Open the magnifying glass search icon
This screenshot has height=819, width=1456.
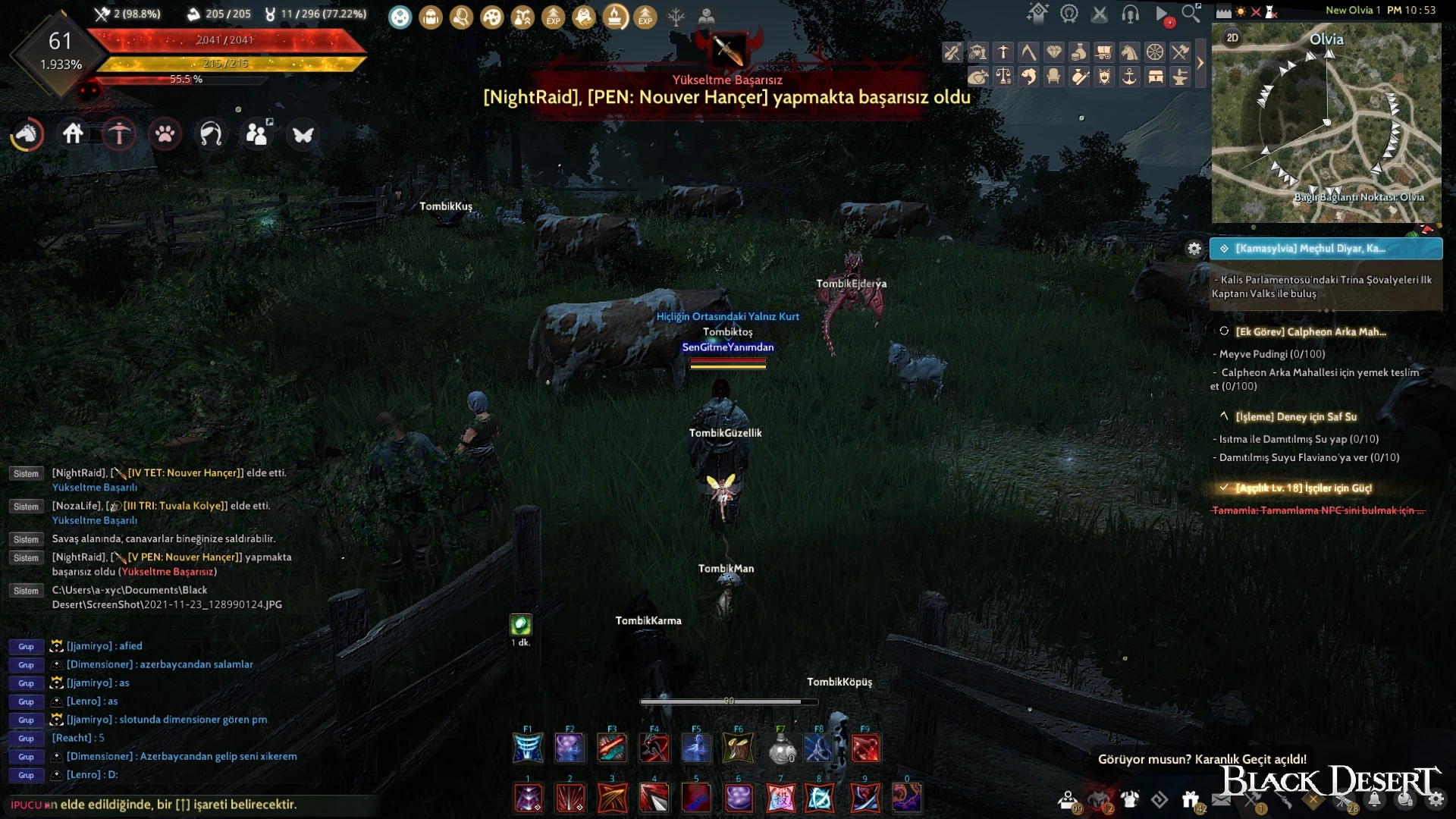point(1191,14)
